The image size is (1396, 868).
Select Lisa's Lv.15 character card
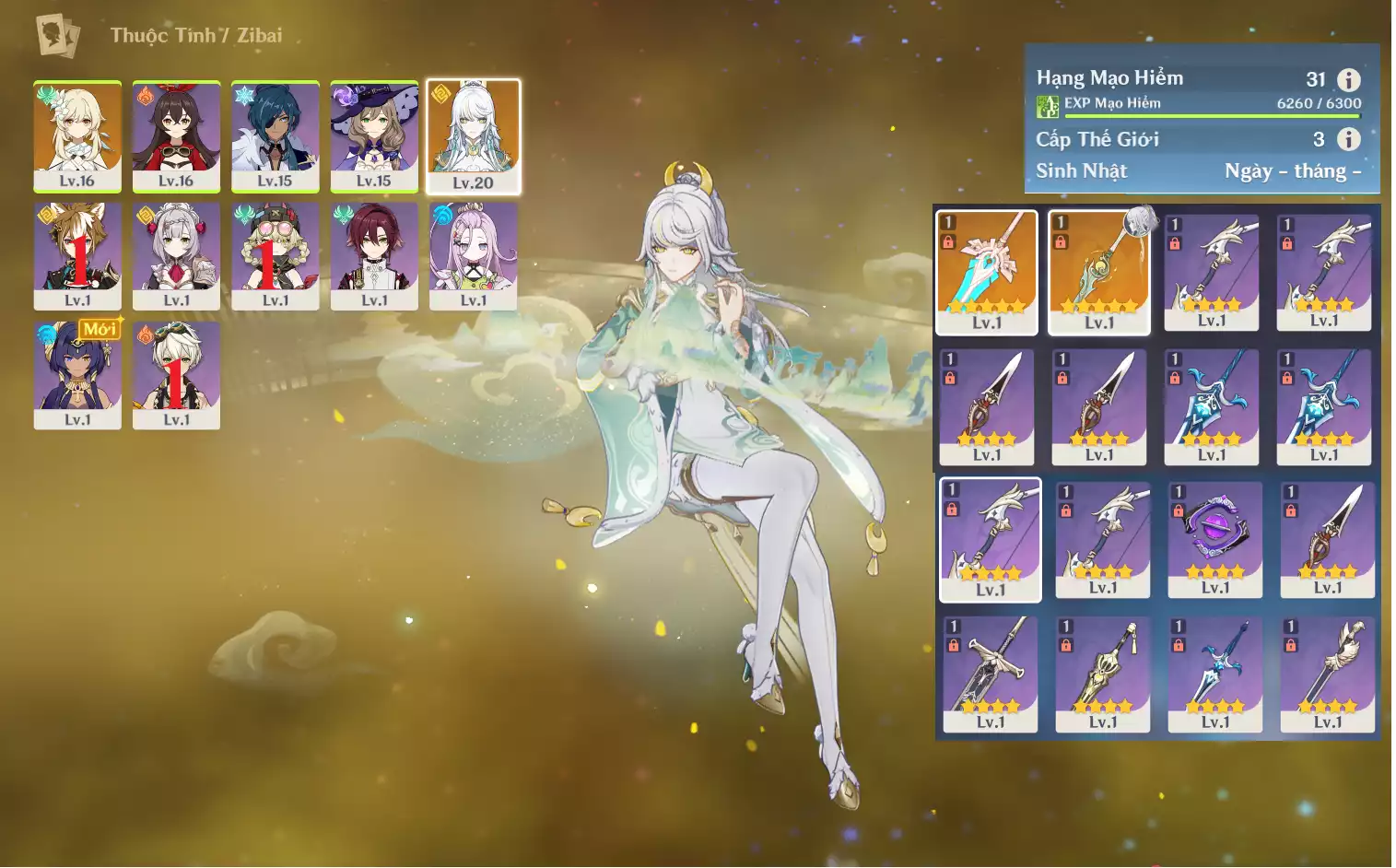tap(374, 135)
